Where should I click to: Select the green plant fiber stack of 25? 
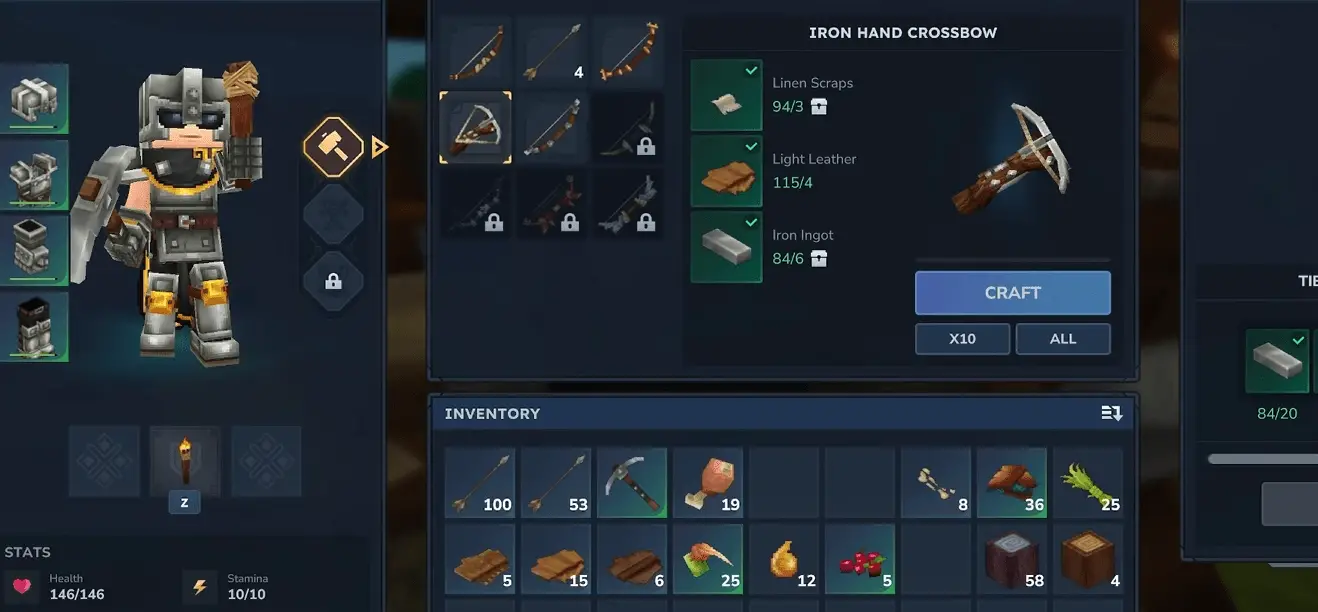[x=1088, y=482]
